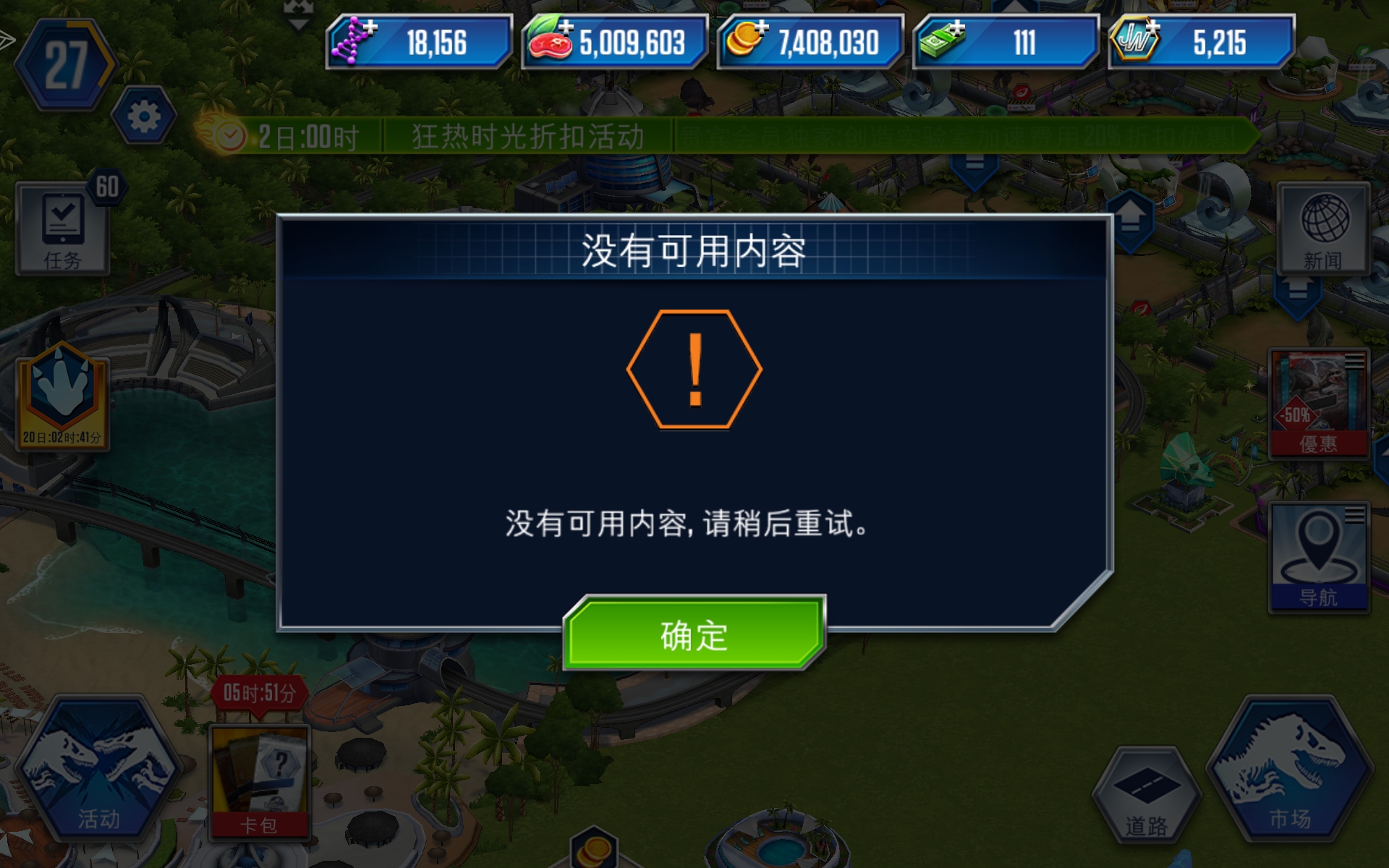Tap the plus on the coins counter
Viewport: 1389px width, 868px height.
click(x=761, y=27)
